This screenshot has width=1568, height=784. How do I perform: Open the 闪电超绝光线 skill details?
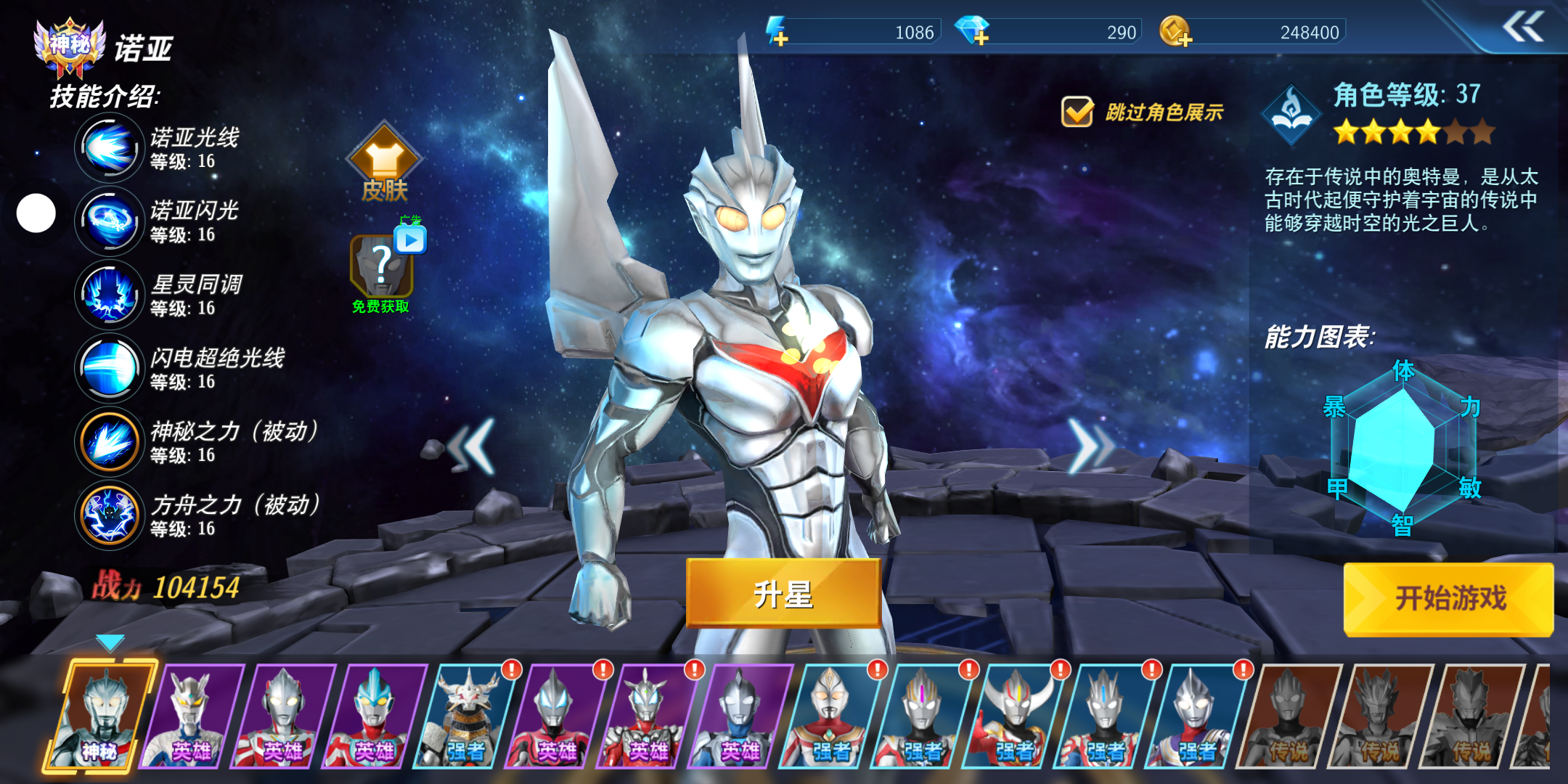(x=109, y=368)
